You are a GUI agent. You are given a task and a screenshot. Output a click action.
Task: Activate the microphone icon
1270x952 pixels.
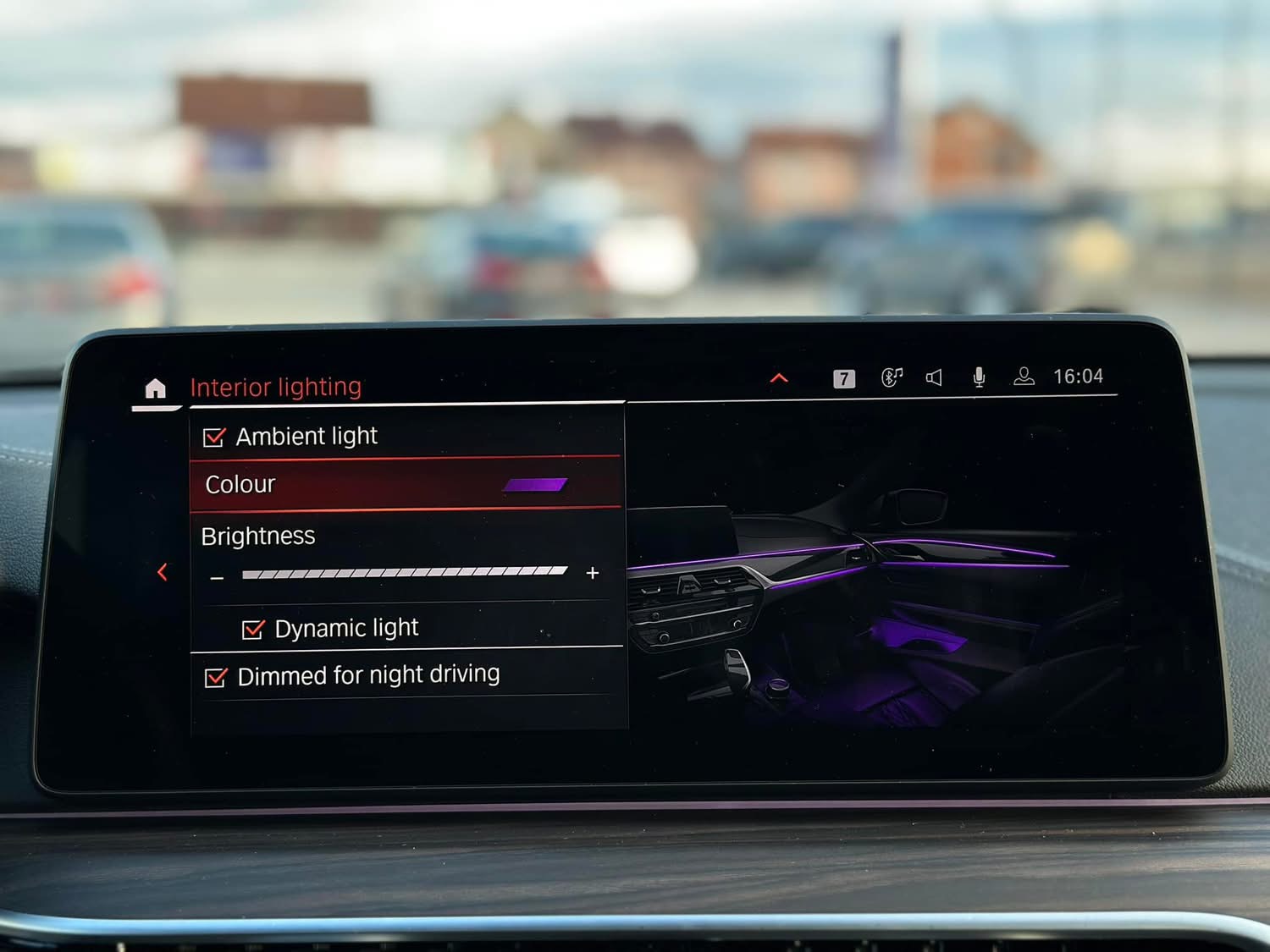[x=979, y=377]
